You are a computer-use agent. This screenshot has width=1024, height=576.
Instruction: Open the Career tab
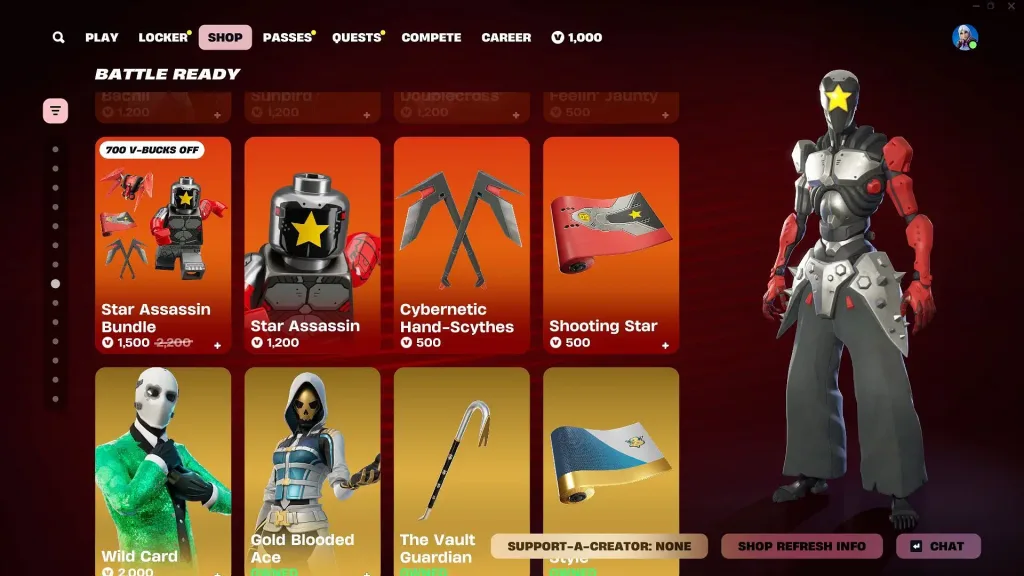[x=506, y=38]
